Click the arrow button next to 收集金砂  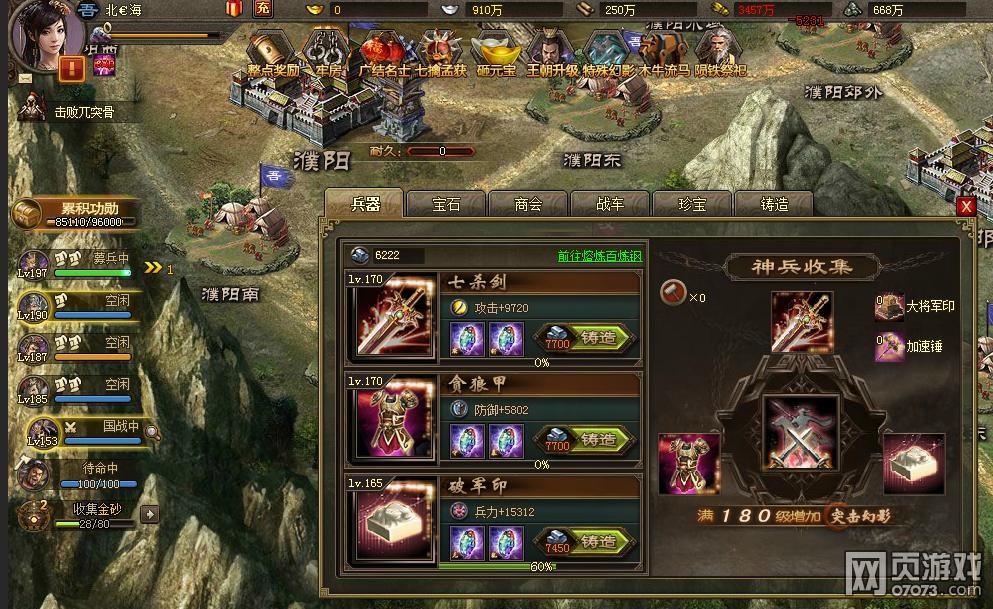[150, 514]
